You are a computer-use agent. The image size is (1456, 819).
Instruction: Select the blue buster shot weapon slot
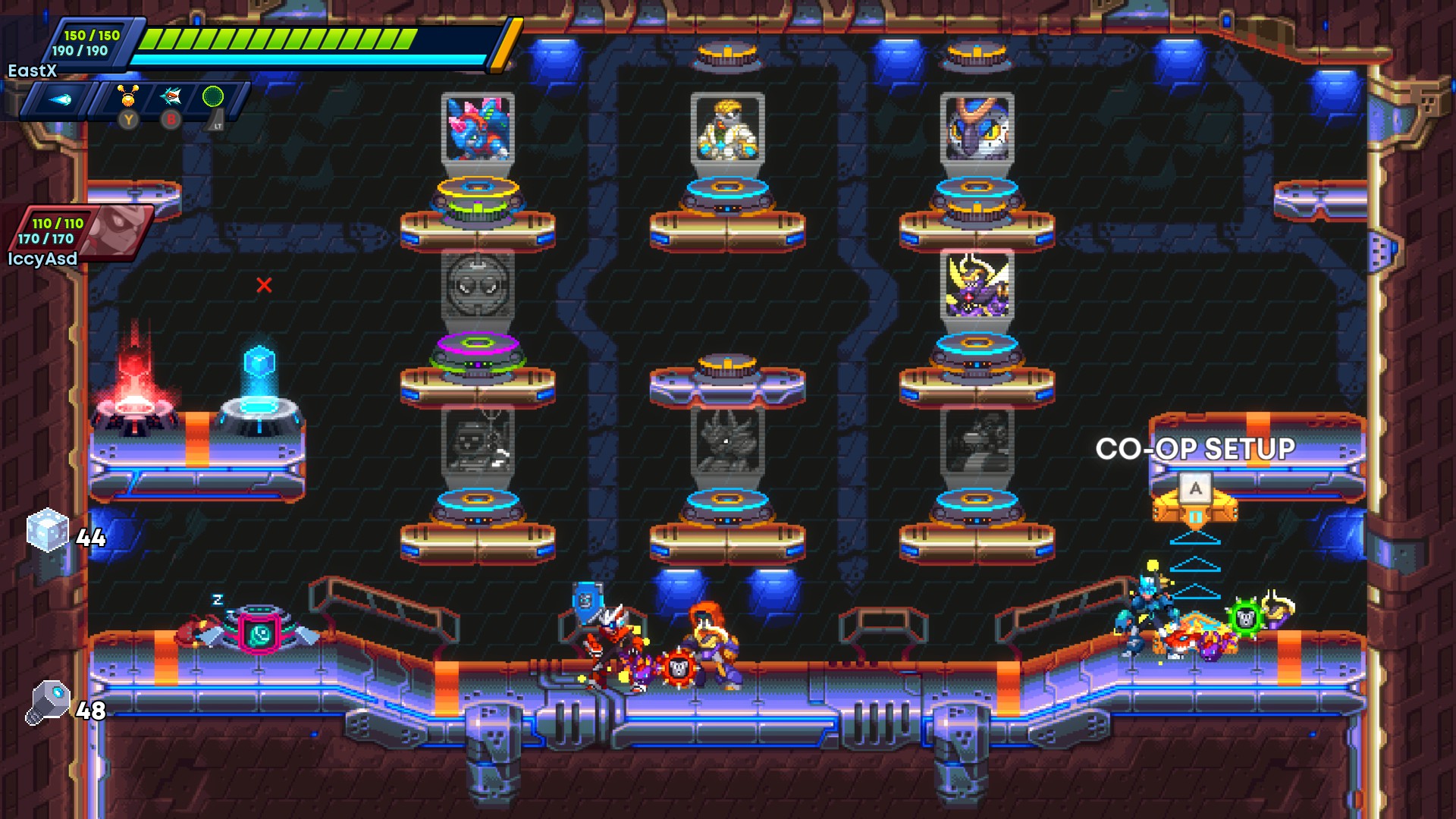[x=60, y=99]
